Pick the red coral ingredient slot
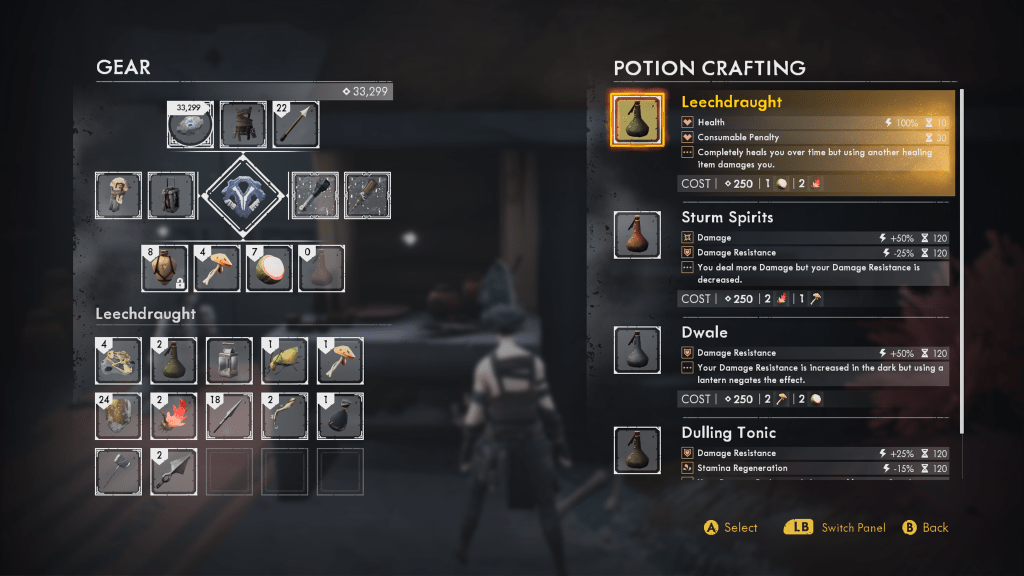This screenshot has height=576, width=1024. 174,416
